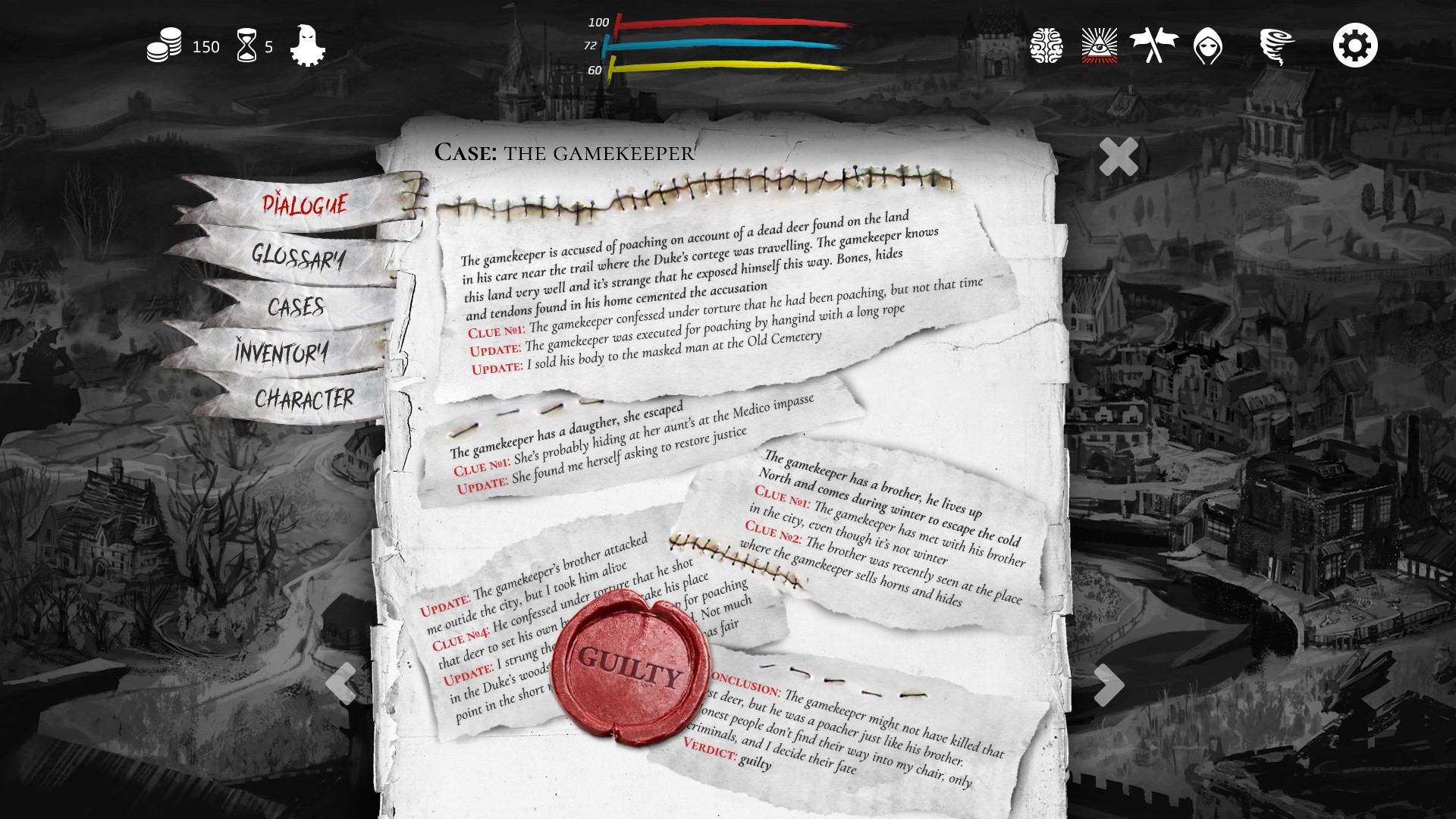Open the all-seeing eye pyramid panel

[1099, 45]
